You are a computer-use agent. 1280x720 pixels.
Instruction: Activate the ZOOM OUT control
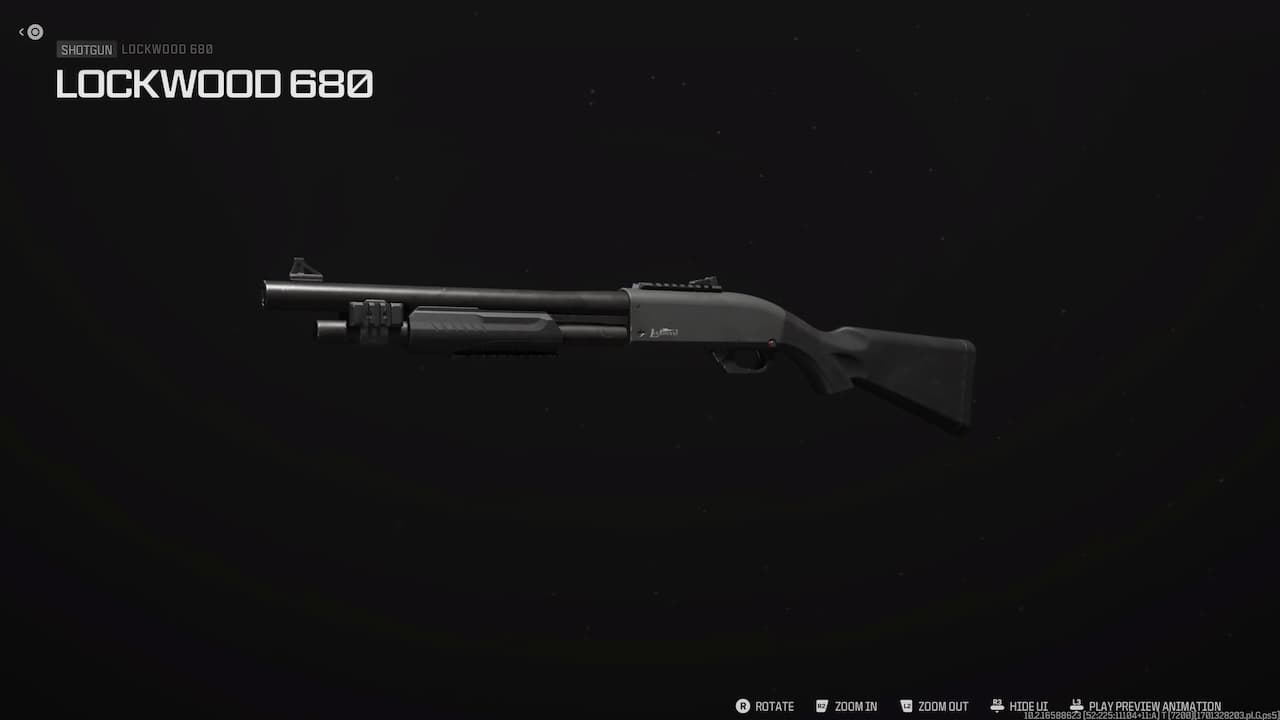[x=941, y=705]
